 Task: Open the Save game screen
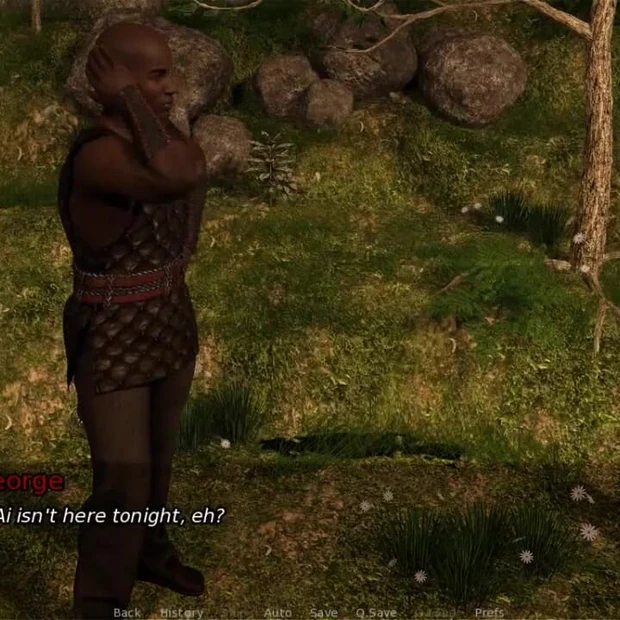(323, 612)
